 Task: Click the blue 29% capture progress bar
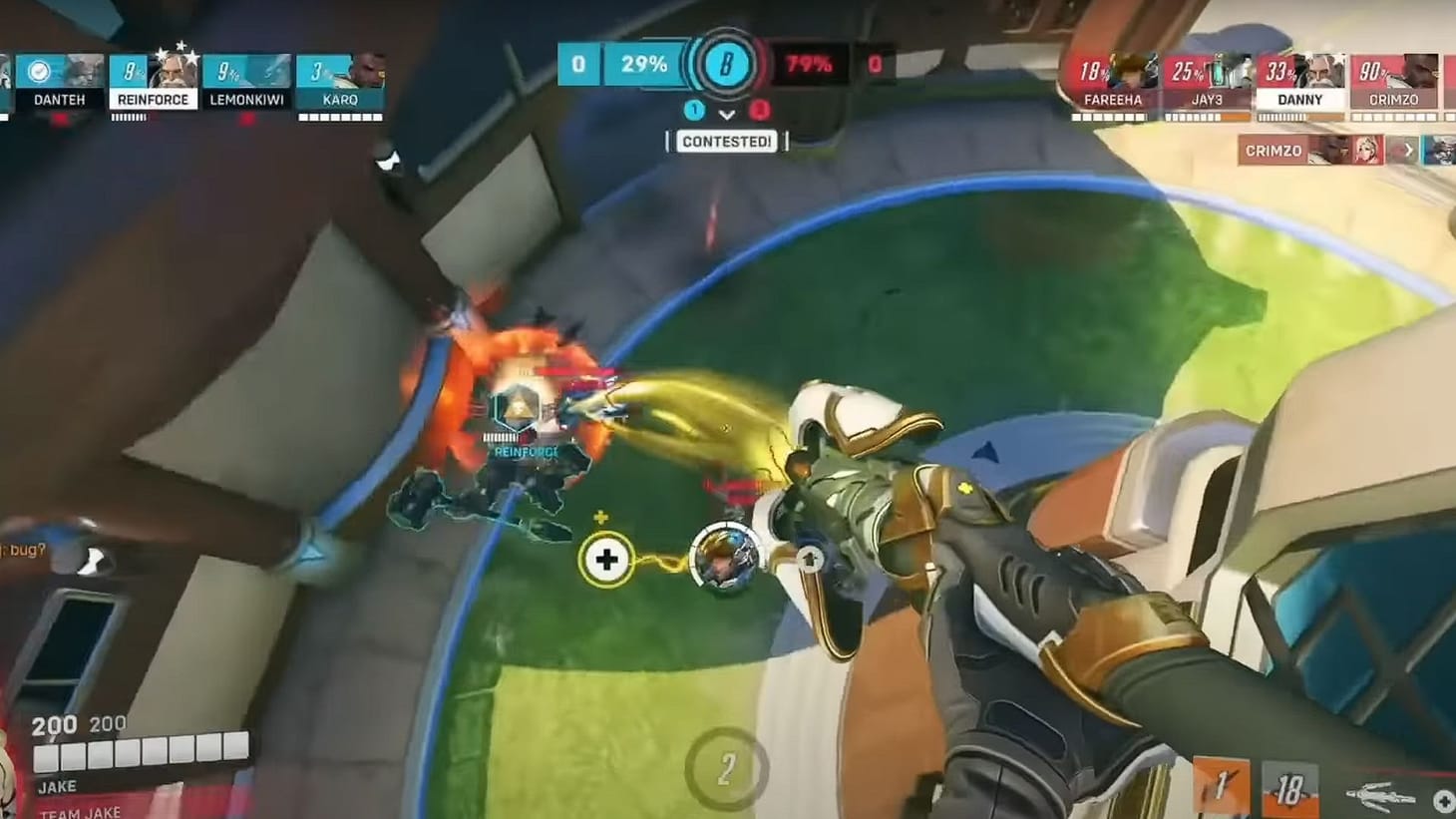pyautogui.click(x=644, y=63)
